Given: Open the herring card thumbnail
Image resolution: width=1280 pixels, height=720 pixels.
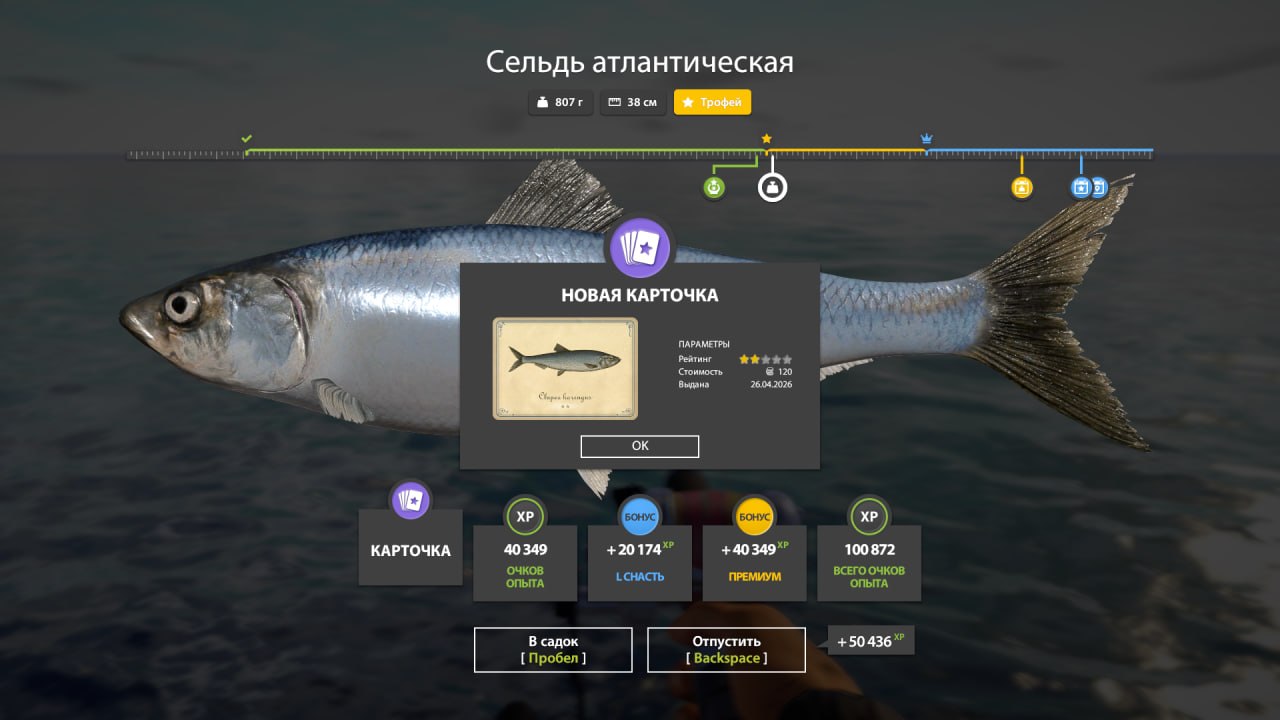Looking at the screenshot, I should 564,369.
